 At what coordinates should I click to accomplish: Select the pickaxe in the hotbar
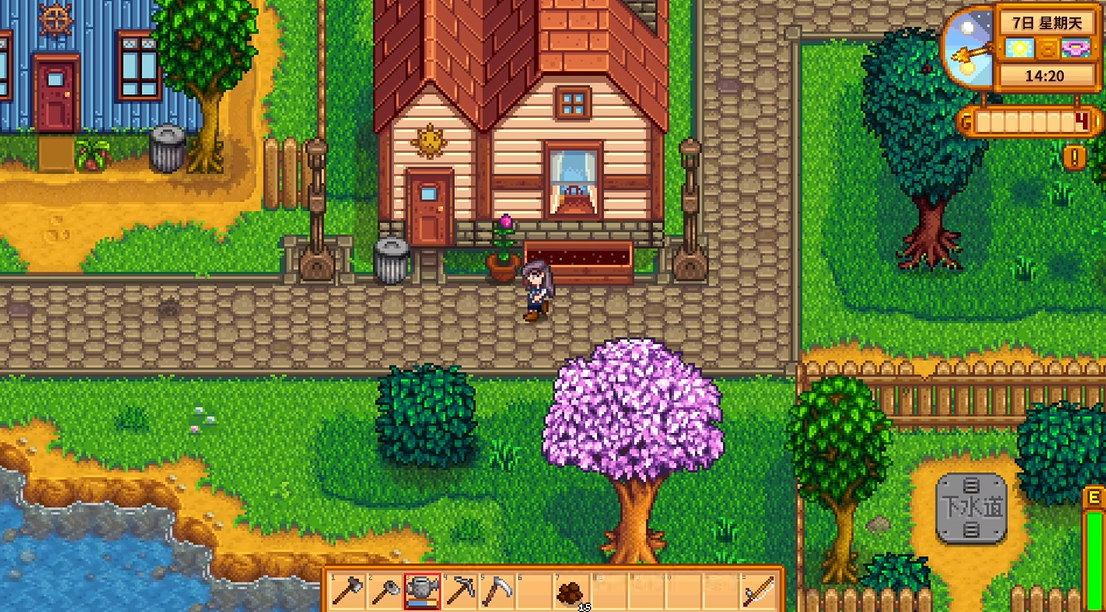[x=459, y=591]
